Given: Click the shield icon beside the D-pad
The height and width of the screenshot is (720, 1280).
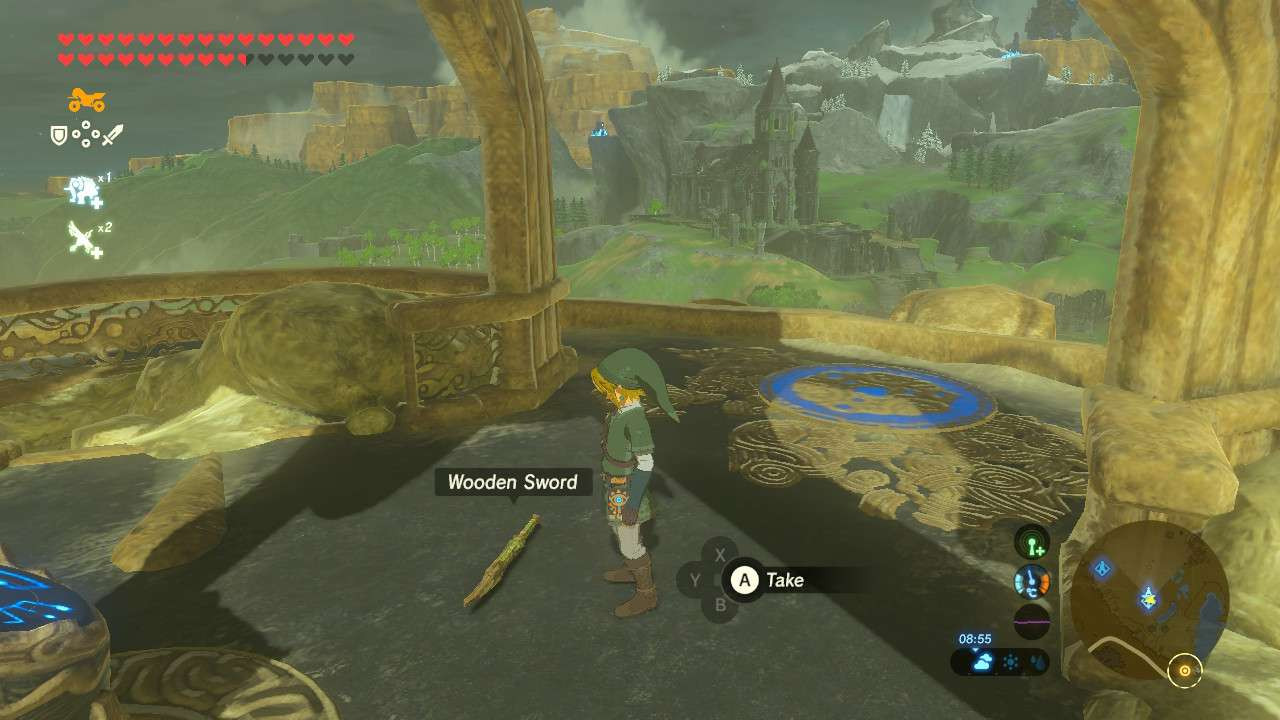Looking at the screenshot, I should pyautogui.click(x=58, y=133).
